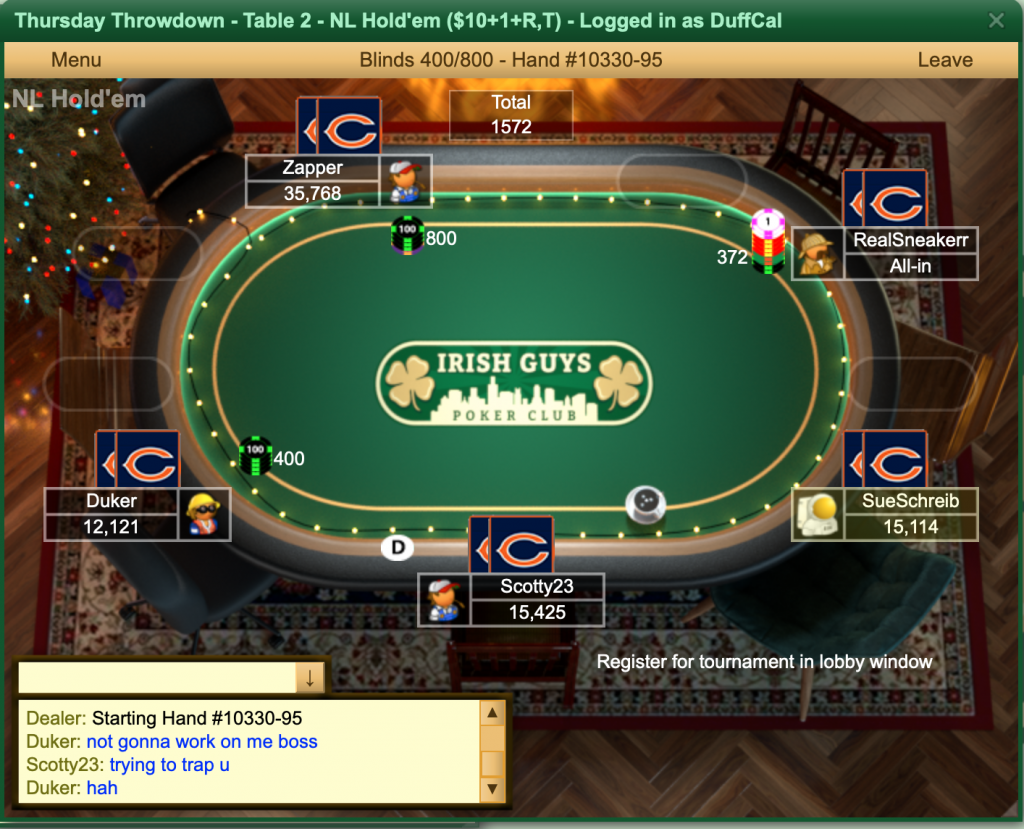The image size is (1024, 829).
Task: Open the Menu in the top bar
Action: pos(76,60)
